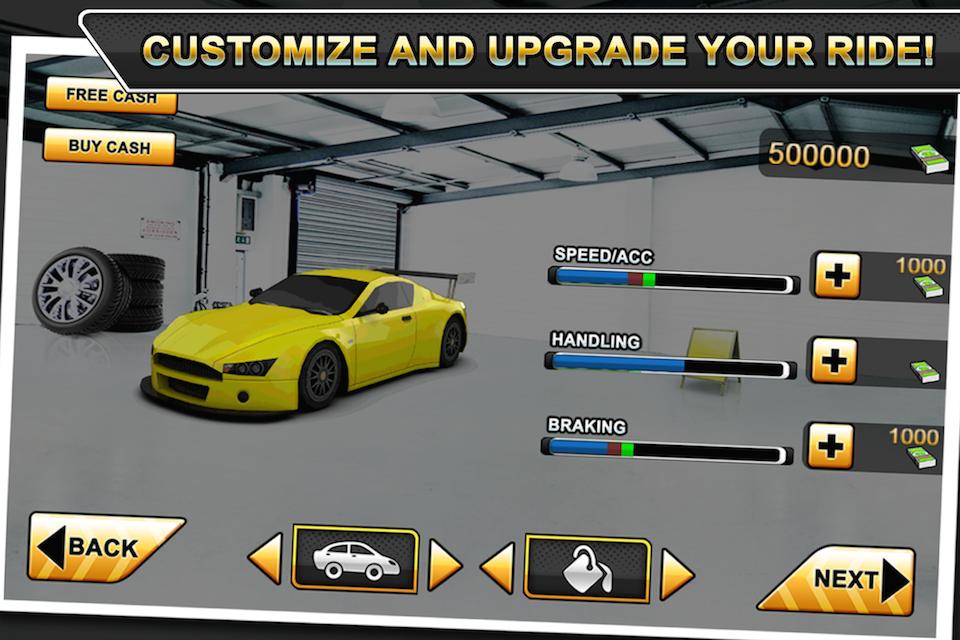
Task: Select next car with right arrow
Action: [444, 565]
